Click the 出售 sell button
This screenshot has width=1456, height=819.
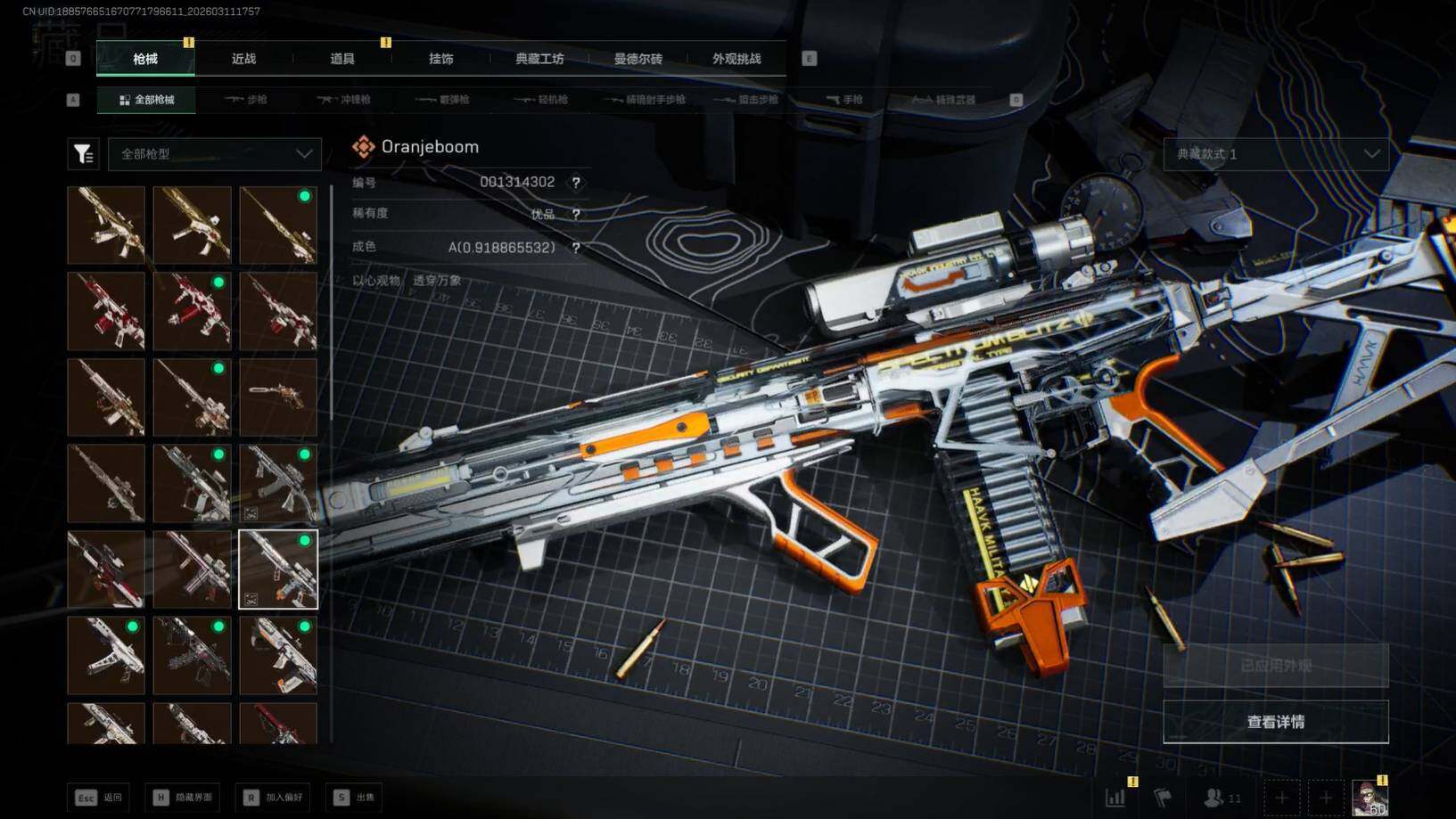tap(355, 798)
